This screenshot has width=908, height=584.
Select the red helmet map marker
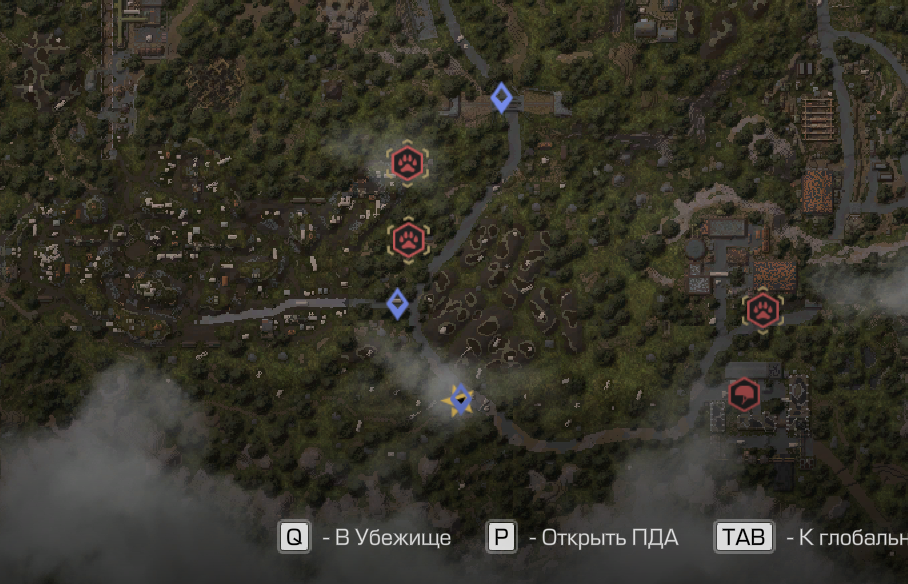point(743,395)
